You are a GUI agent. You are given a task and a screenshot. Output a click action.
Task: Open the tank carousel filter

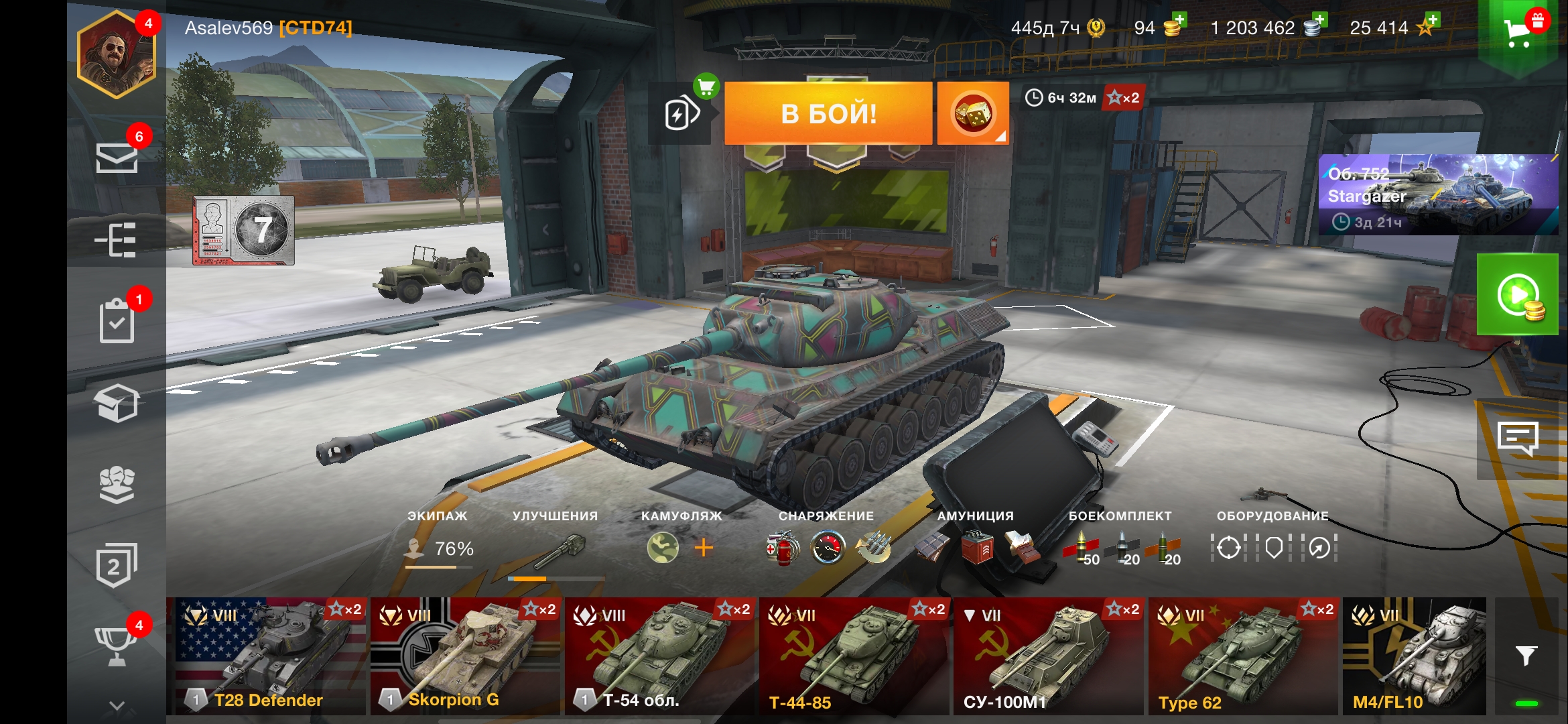[1526, 656]
